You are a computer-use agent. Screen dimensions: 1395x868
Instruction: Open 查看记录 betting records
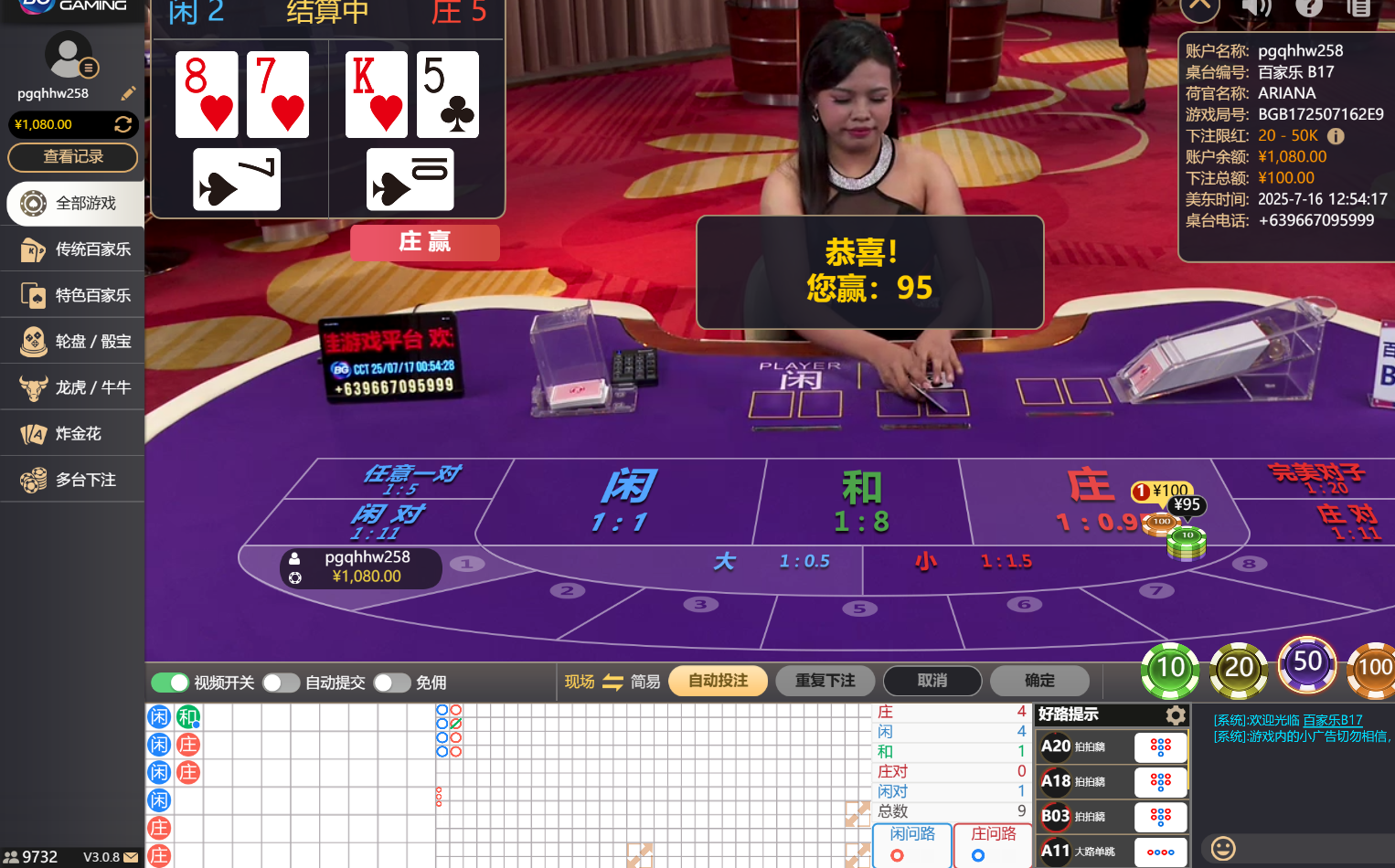pyautogui.click(x=72, y=157)
